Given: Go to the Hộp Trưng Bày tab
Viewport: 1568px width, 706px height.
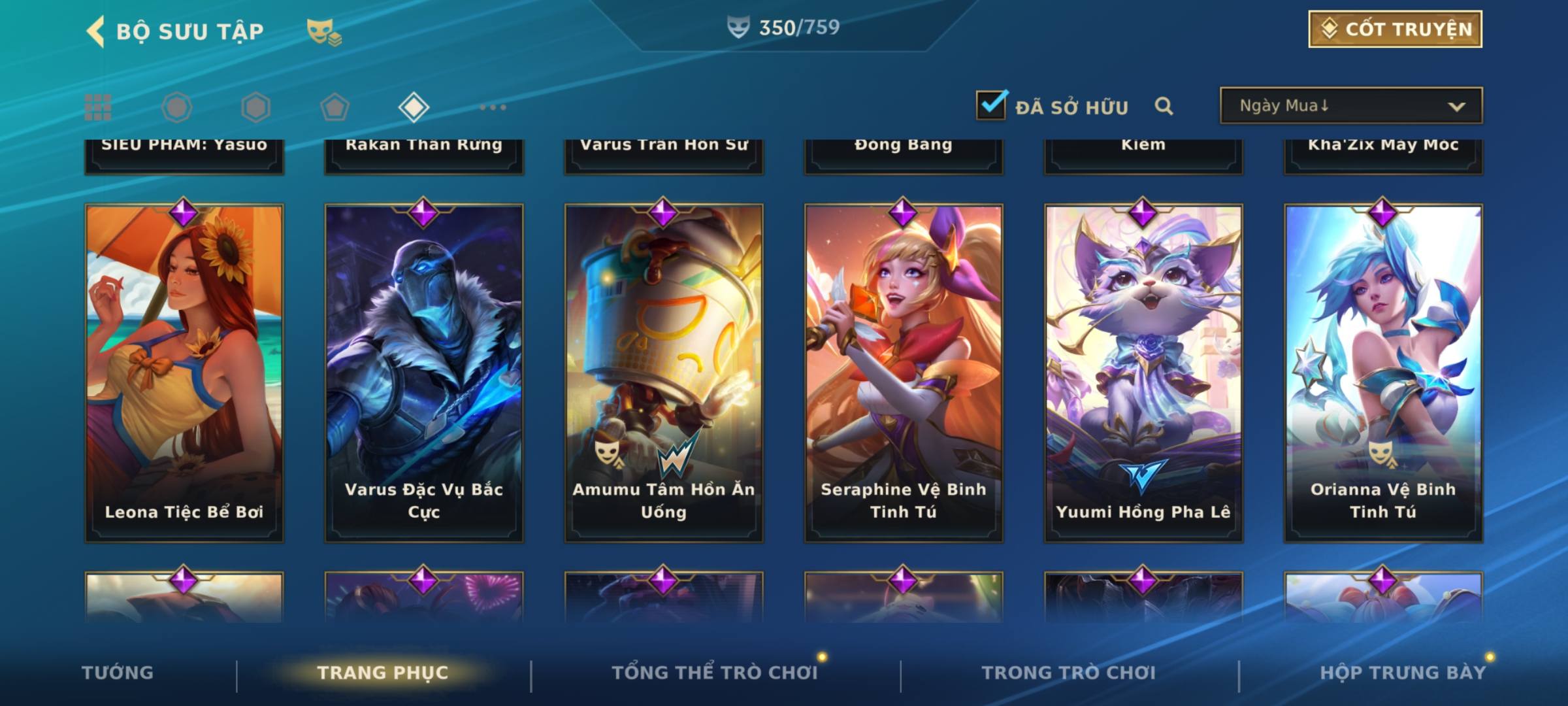Looking at the screenshot, I should coord(1403,673).
